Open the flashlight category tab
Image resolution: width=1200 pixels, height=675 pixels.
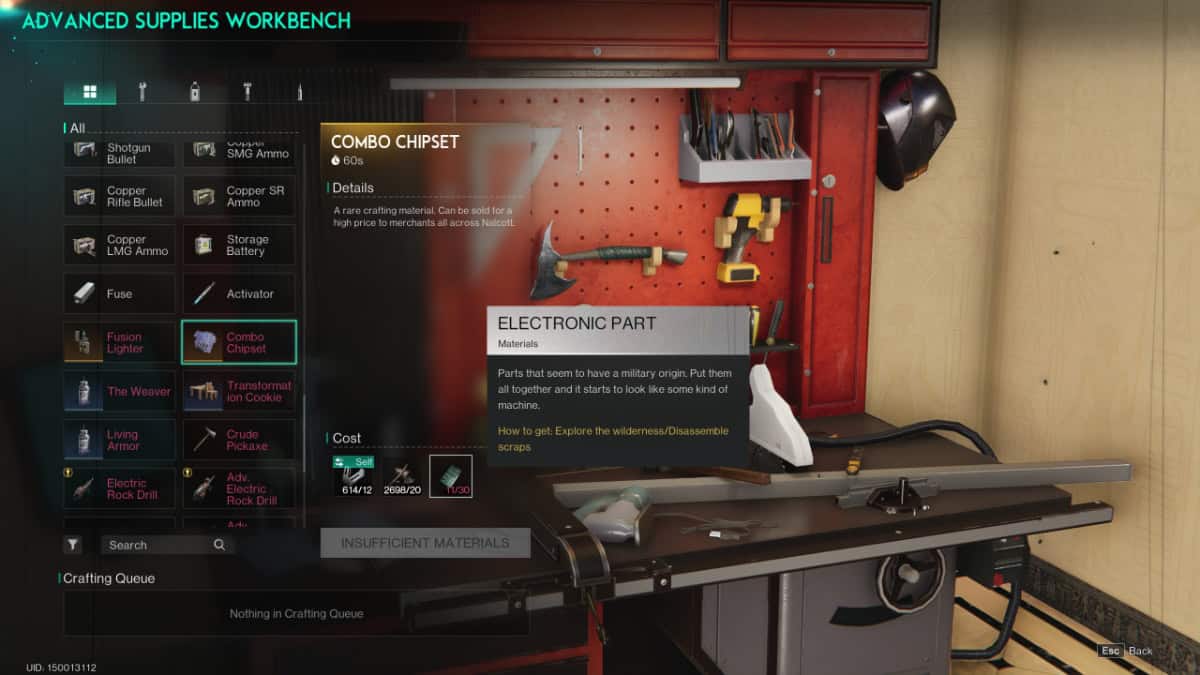[247, 92]
